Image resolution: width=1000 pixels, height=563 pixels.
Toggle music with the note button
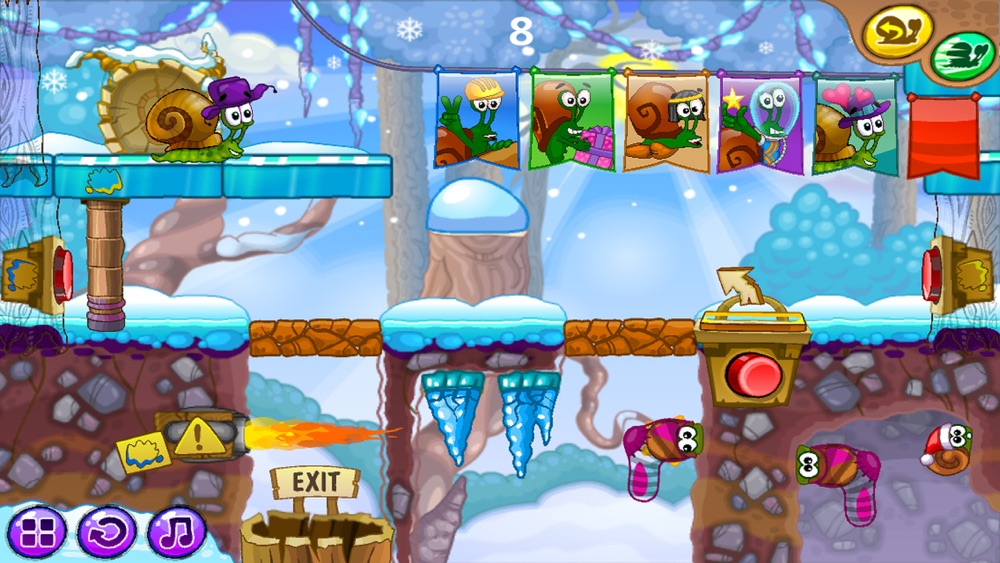[x=176, y=530]
